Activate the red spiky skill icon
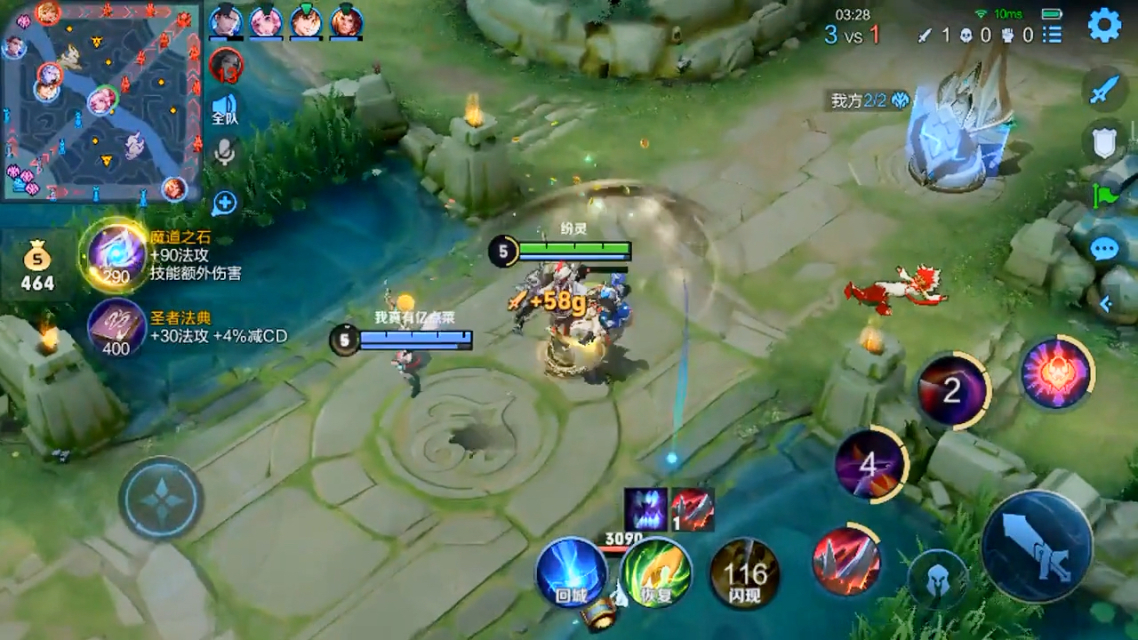This screenshot has width=1138, height=640. click(846, 562)
